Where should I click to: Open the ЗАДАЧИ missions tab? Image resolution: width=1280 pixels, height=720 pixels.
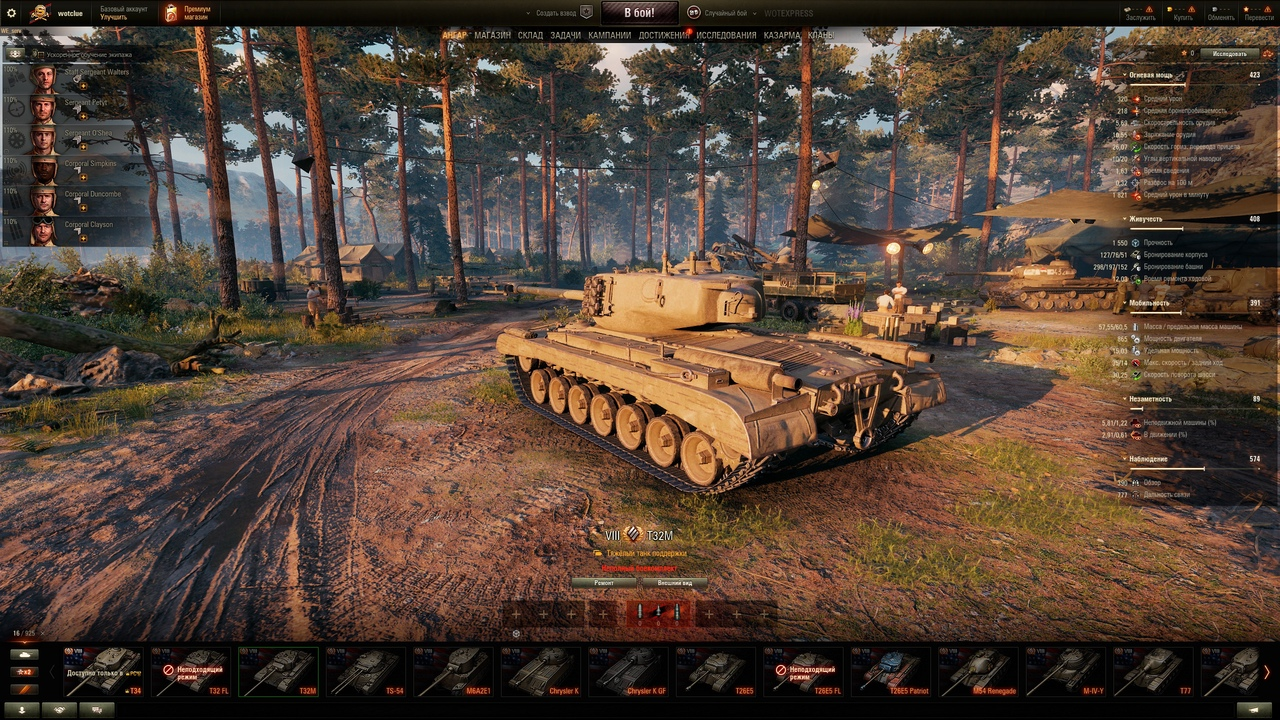pyautogui.click(x=565, y=35)
